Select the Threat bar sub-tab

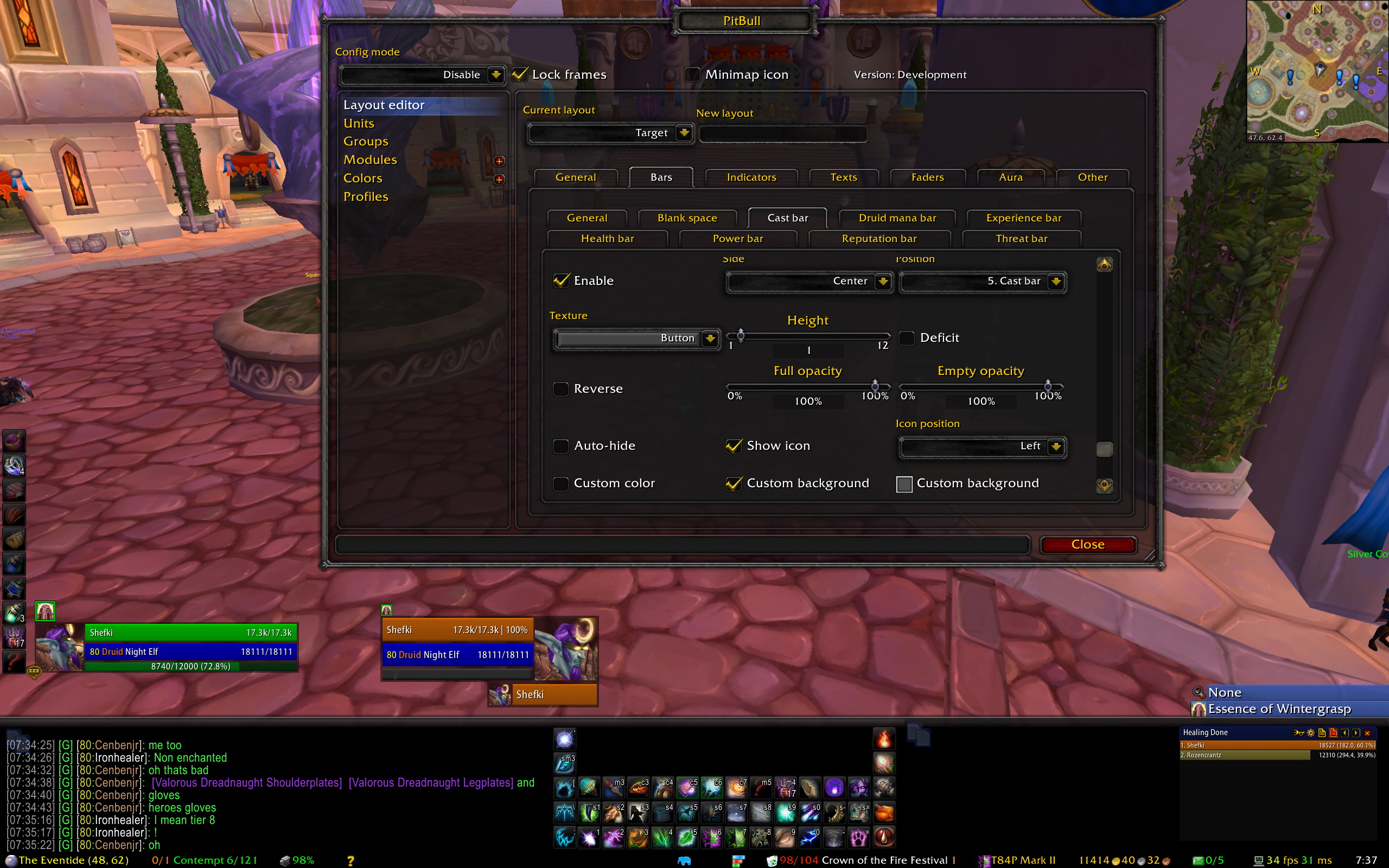tap(1021, 238)
